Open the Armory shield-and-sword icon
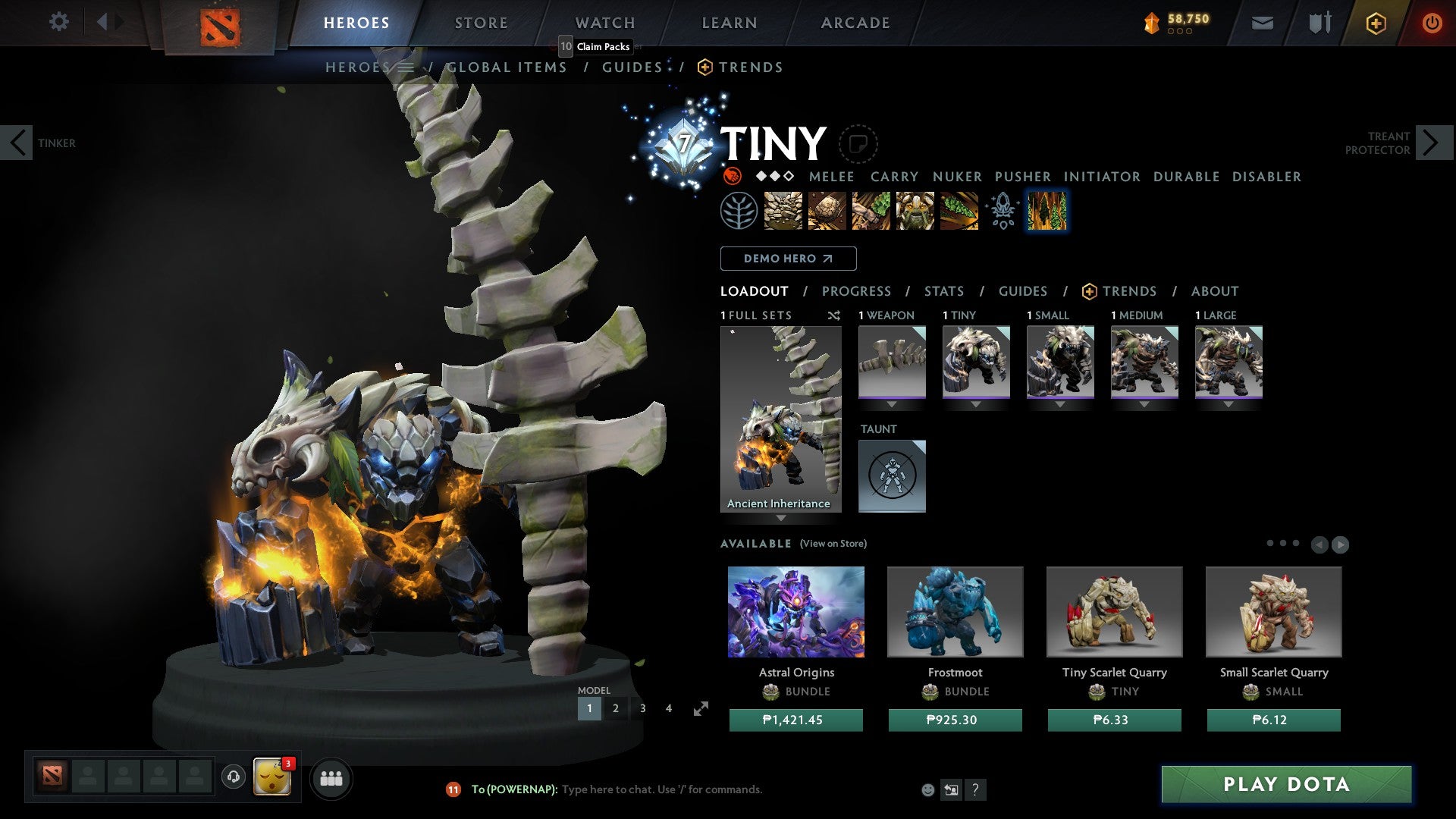The width and height of the screenshot is (1456, 819). [x=1319, y=23]
